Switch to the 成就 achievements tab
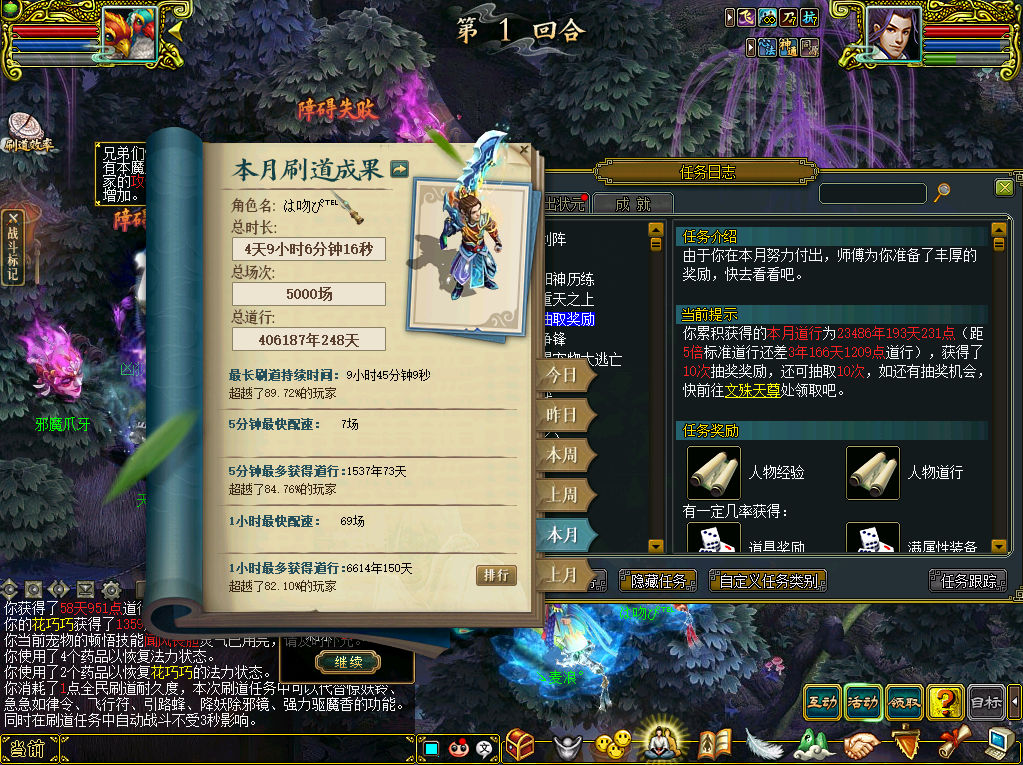1023x765 pixels. tap(632, 204)
